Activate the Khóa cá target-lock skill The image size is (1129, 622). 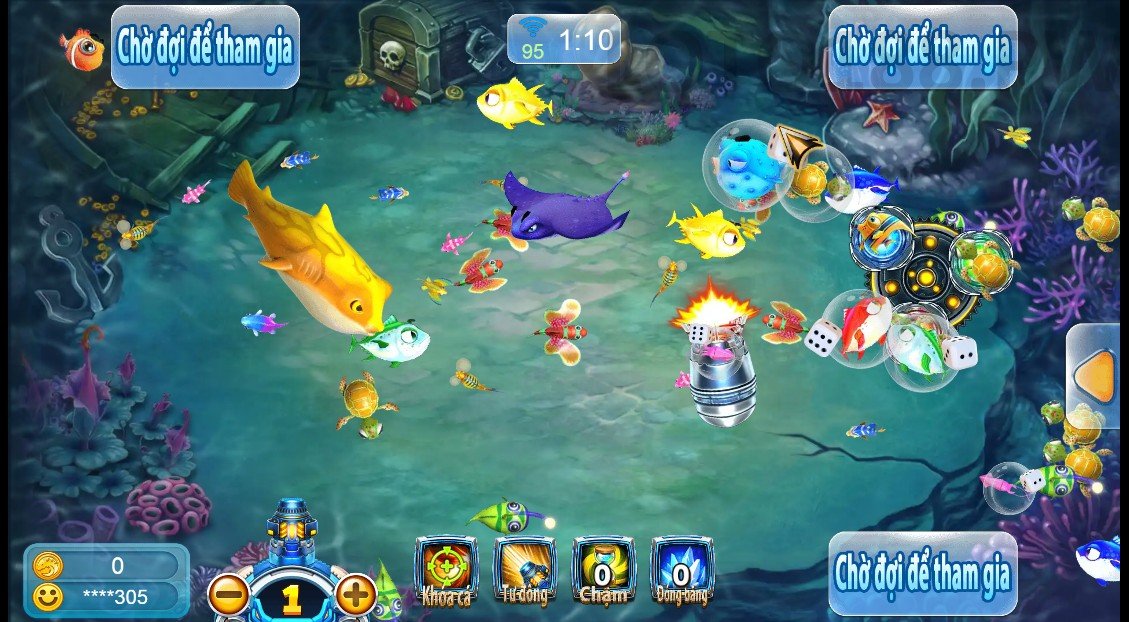[446, 570]
